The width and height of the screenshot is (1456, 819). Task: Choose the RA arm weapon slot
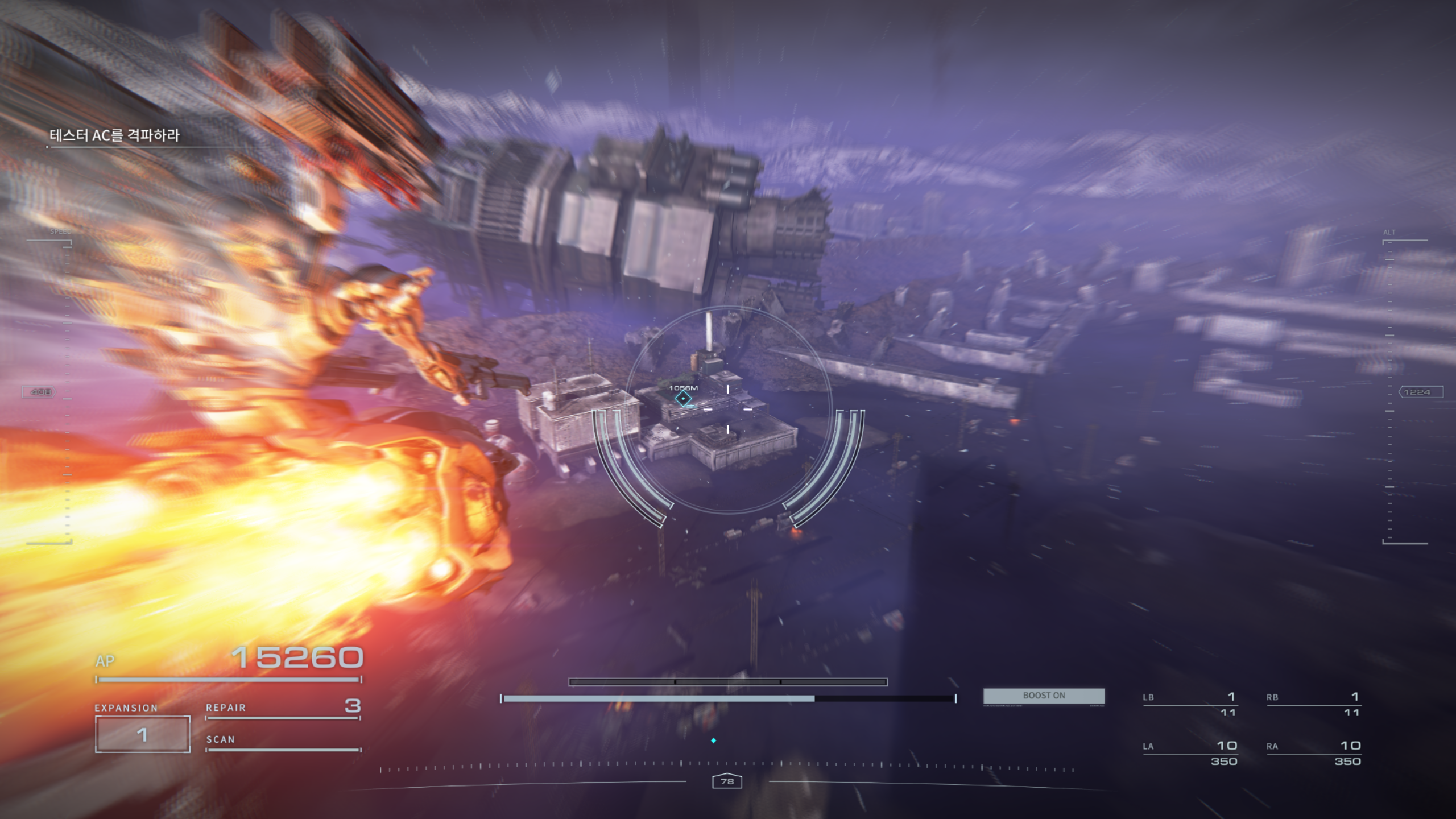[x=1313, y=752]
